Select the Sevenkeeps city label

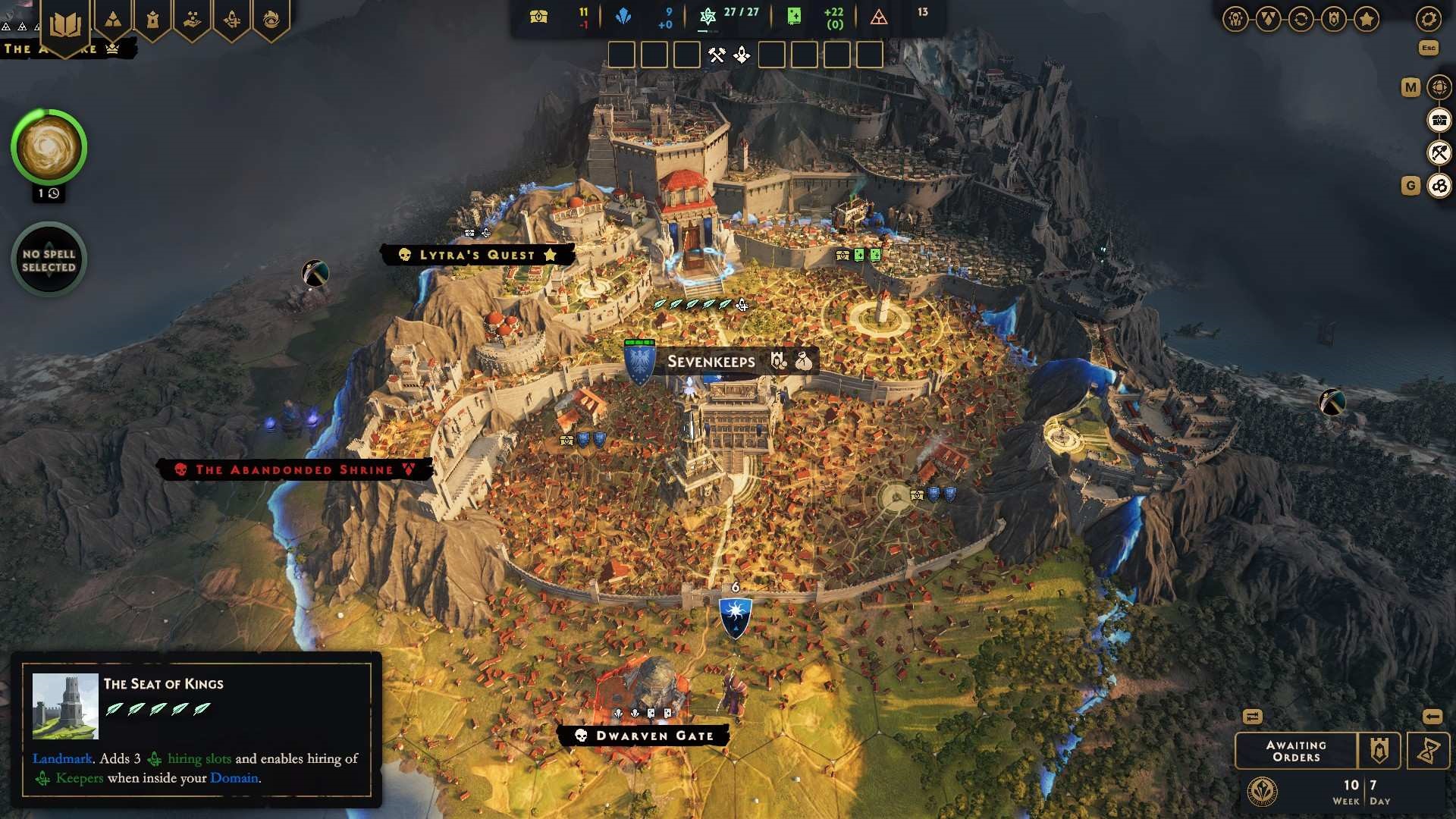tap(711, 362)
